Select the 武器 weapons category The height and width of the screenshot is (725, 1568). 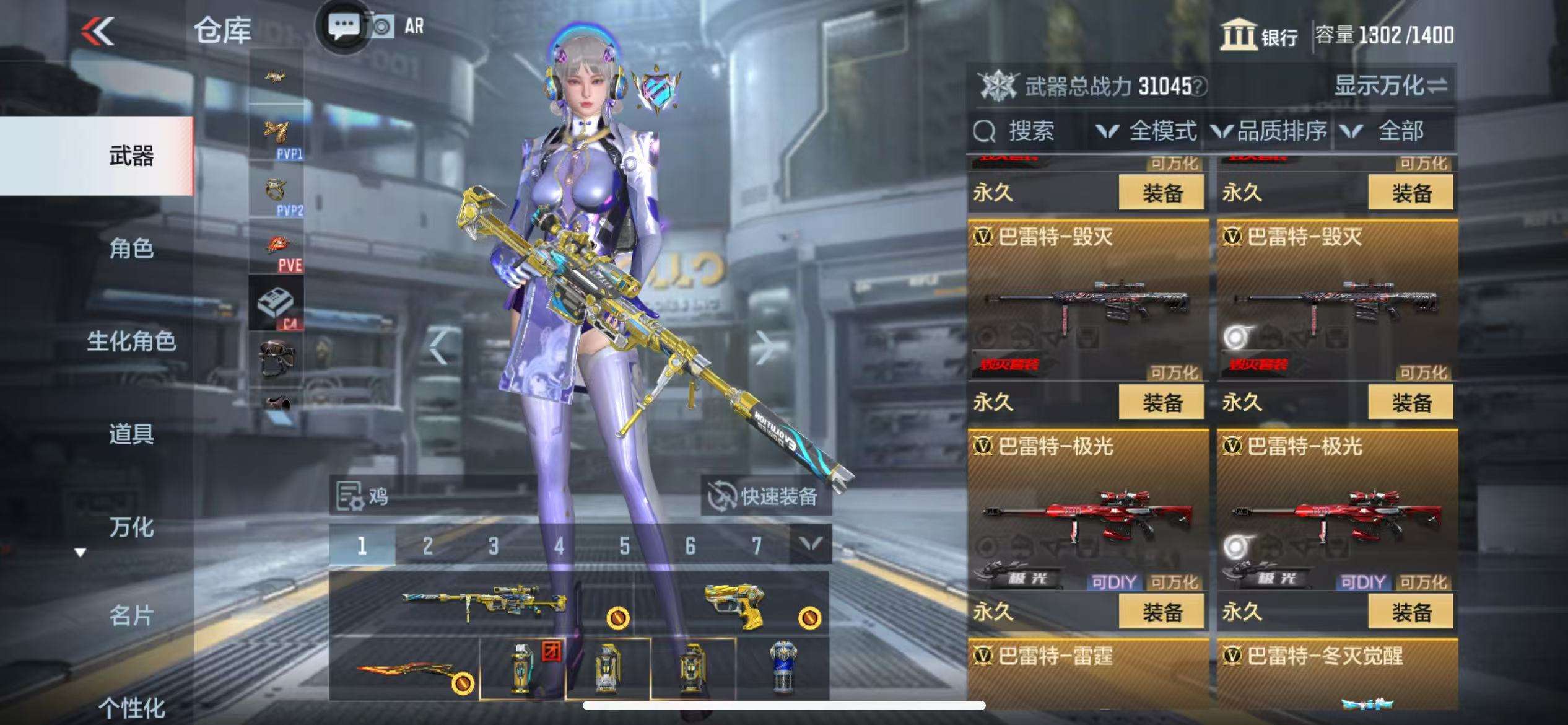pos(131,156)
